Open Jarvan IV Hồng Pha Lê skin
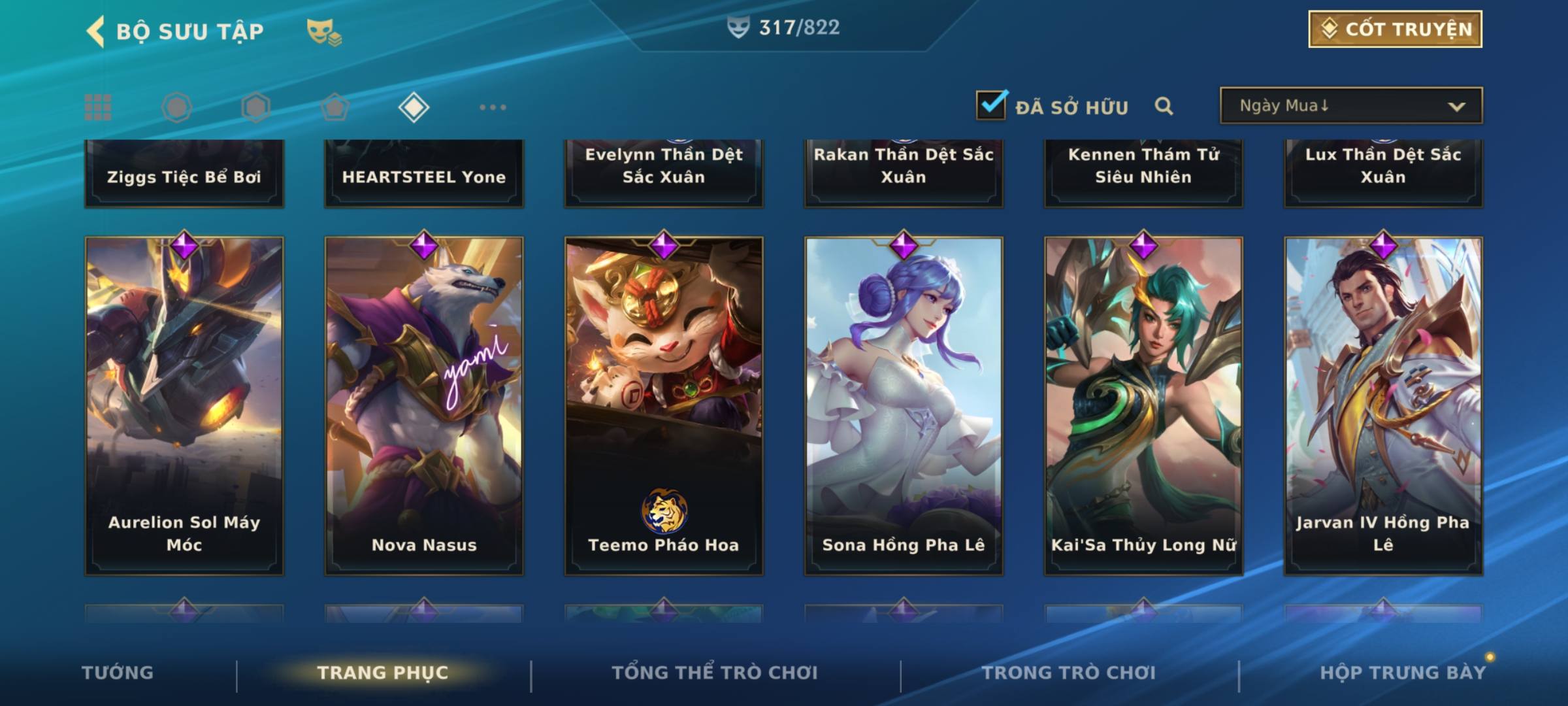The image size is (1568, 706). tap(1383, 405)
